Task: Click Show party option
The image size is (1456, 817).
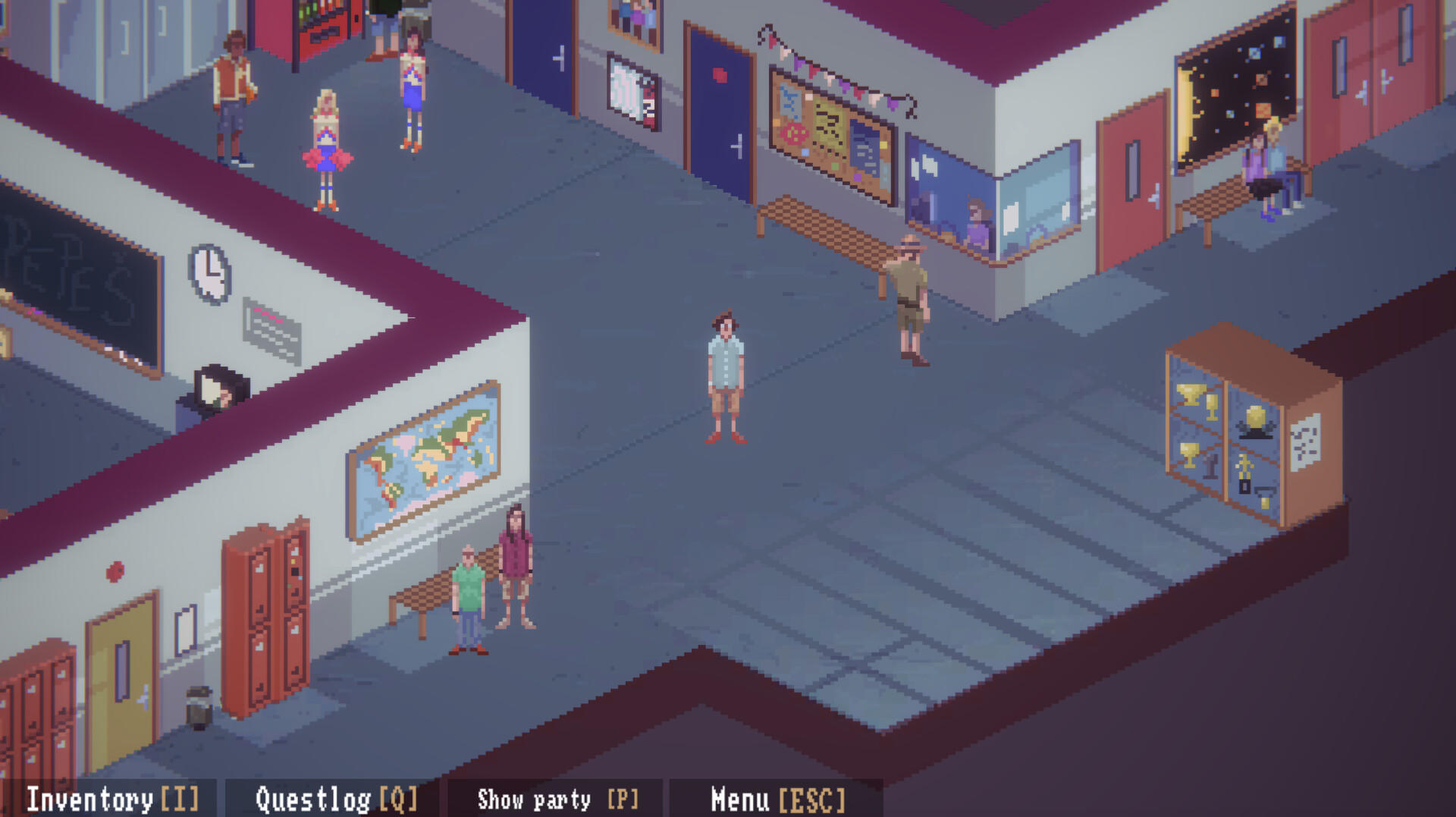Action: [557, 799]
